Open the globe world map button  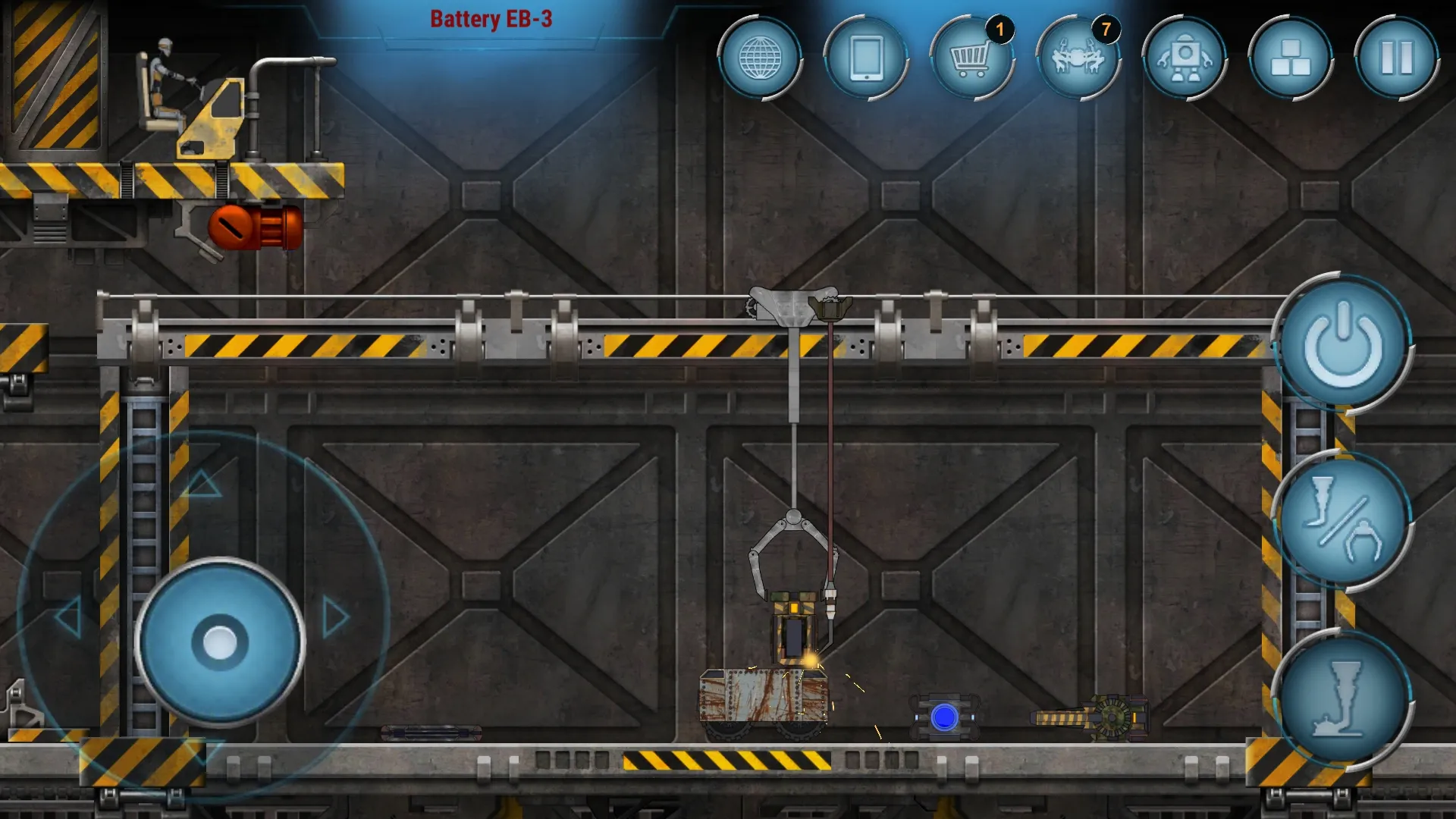click(760, 58)
